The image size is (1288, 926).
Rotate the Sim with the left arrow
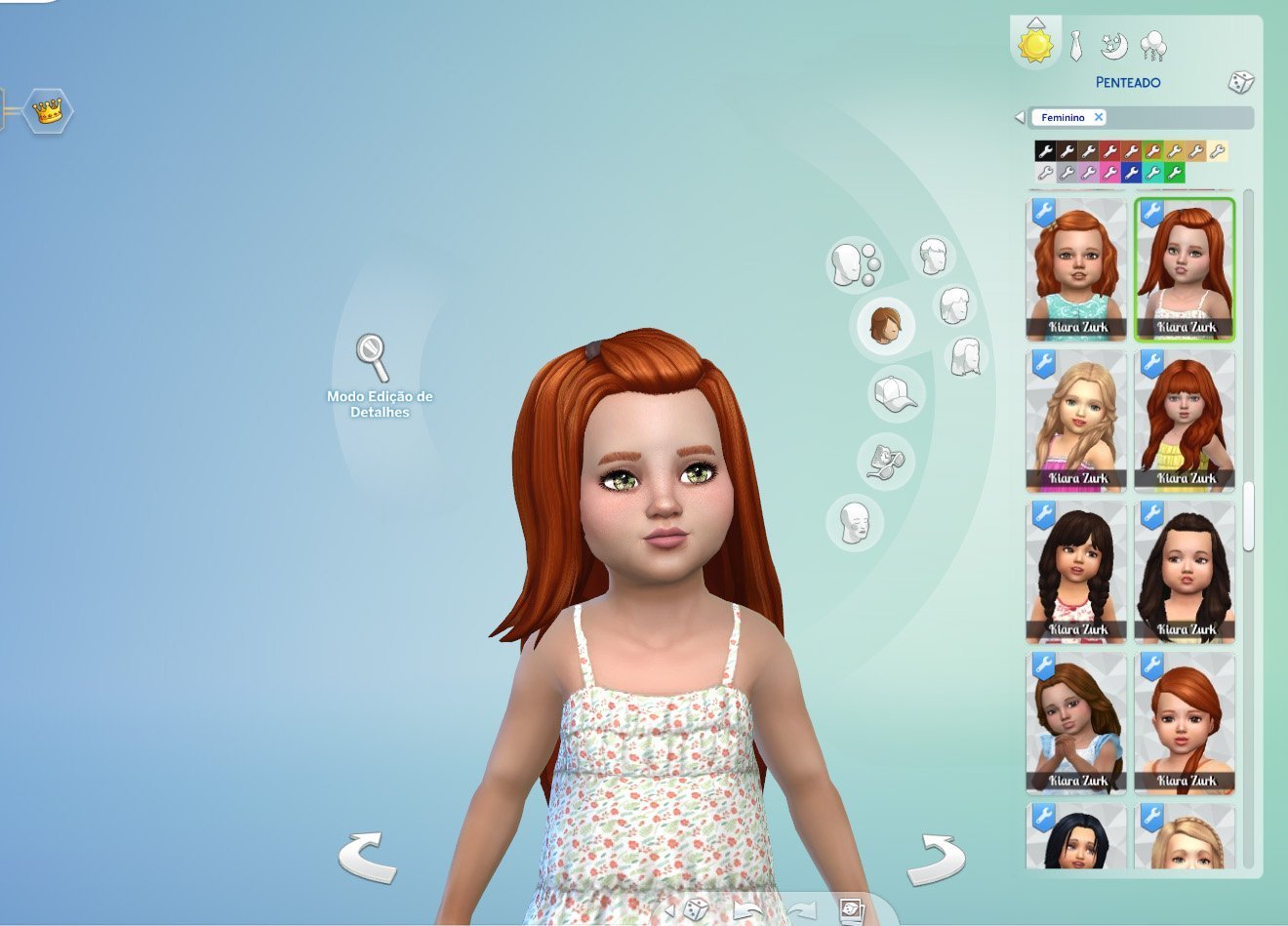coord(368,858)
